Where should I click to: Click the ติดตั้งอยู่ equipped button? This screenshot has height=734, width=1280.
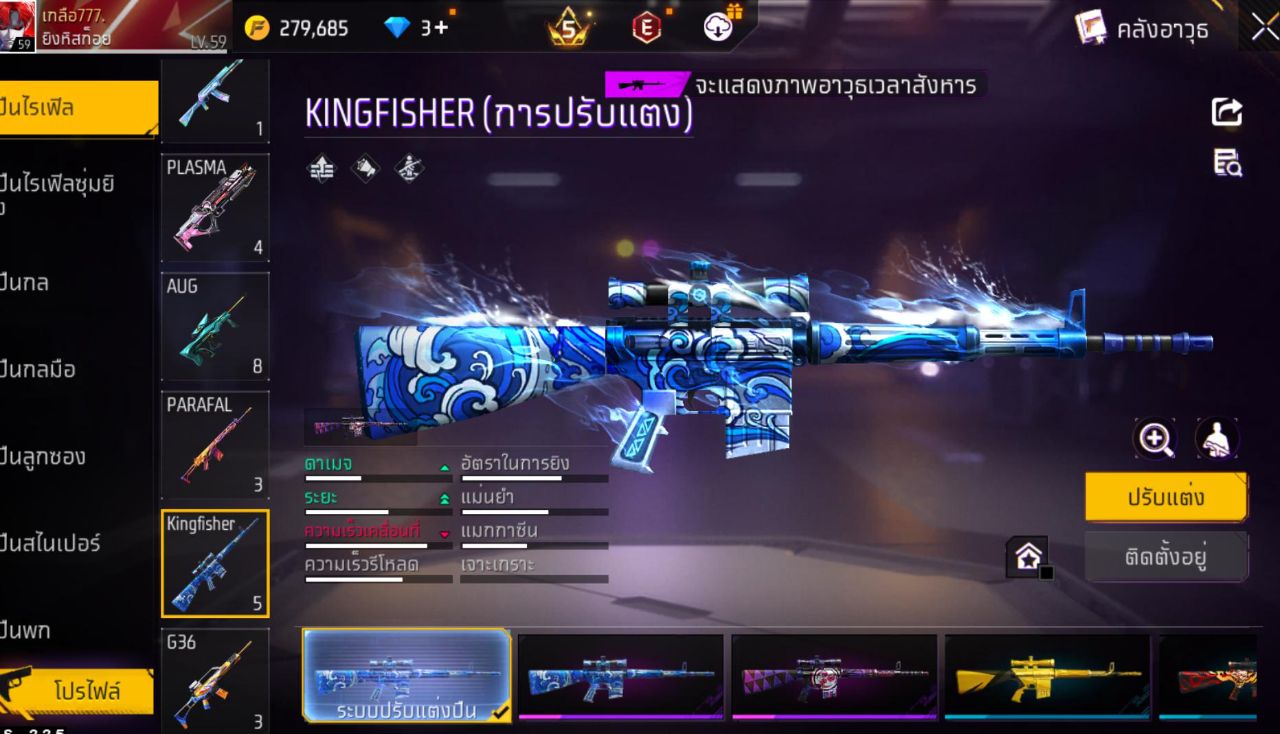1166,557
